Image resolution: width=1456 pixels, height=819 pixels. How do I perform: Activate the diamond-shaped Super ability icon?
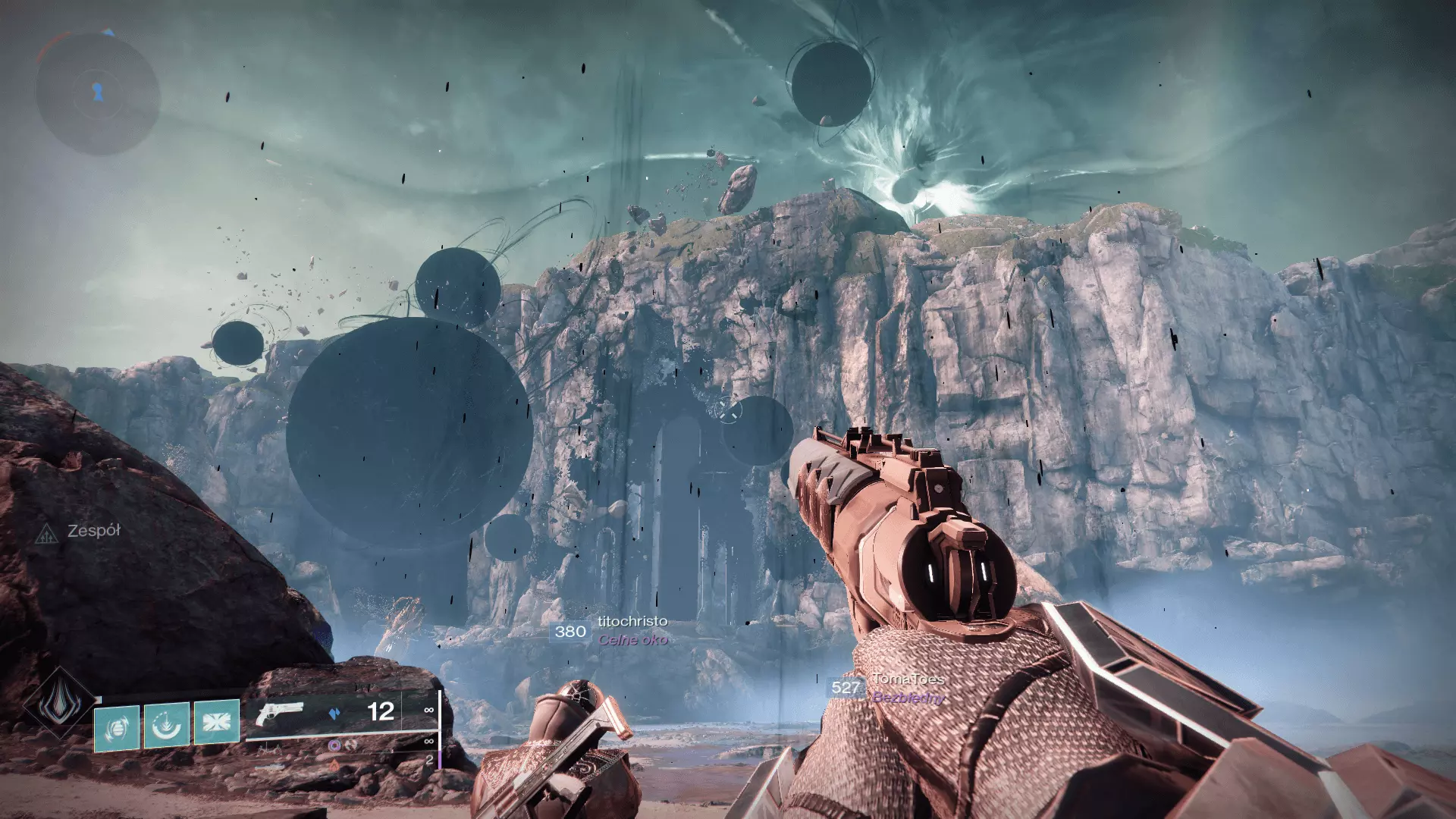point(59,702)
